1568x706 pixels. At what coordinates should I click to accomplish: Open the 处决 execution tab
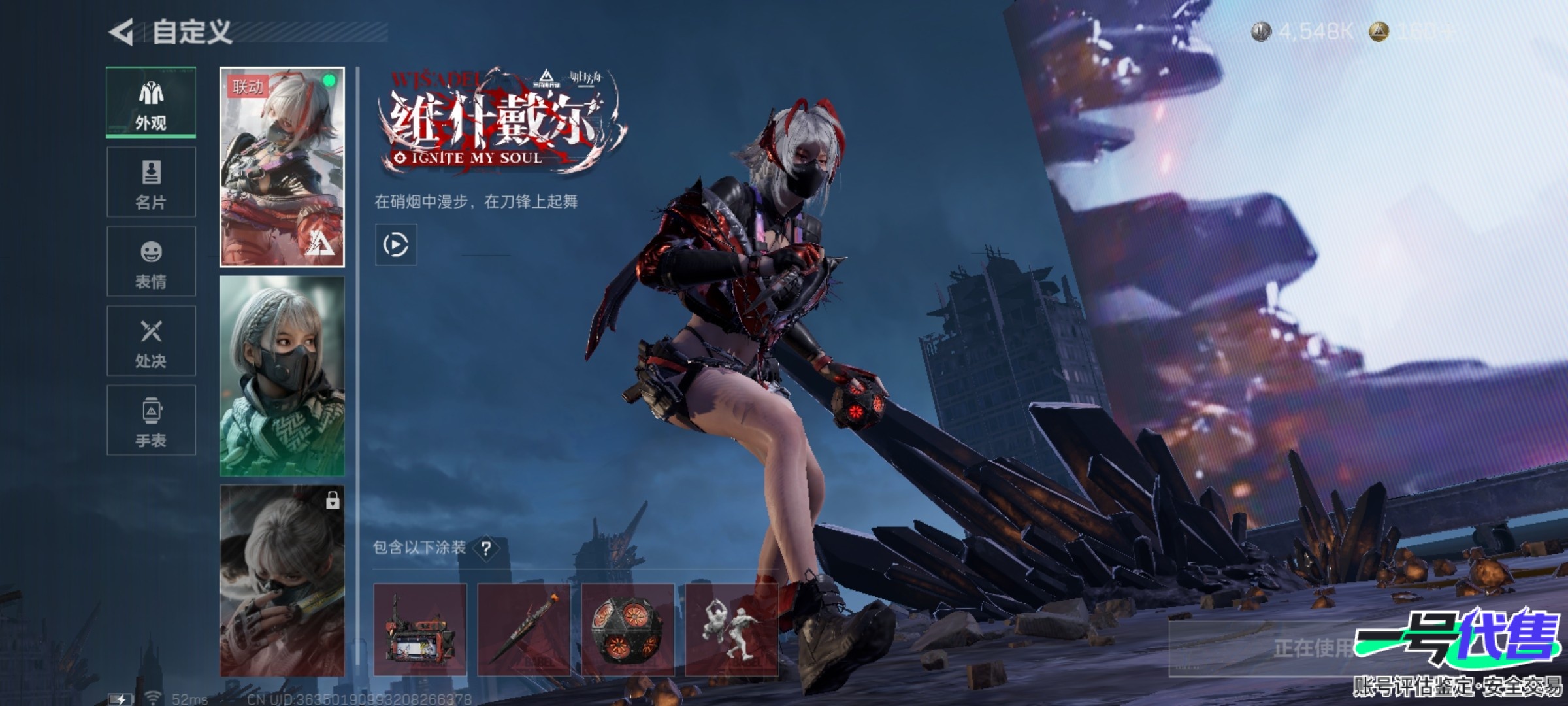[151, 341]
